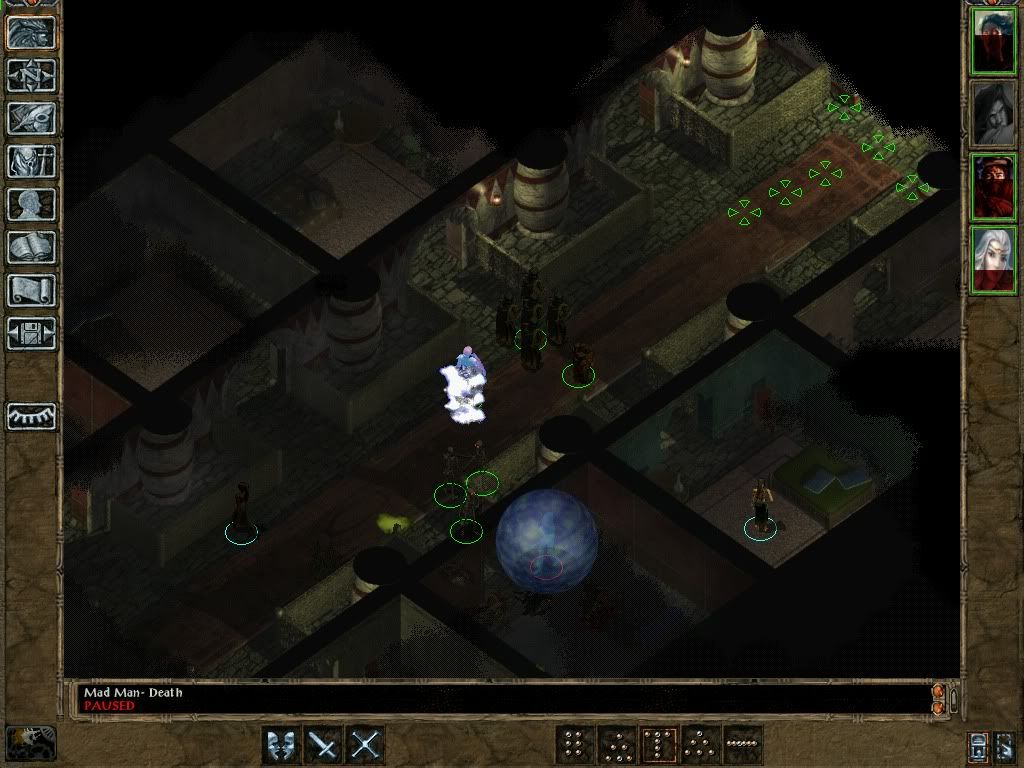Open the mage spellbook
The width and height of the screenshot is (1024, 768).
click(31, 247)
